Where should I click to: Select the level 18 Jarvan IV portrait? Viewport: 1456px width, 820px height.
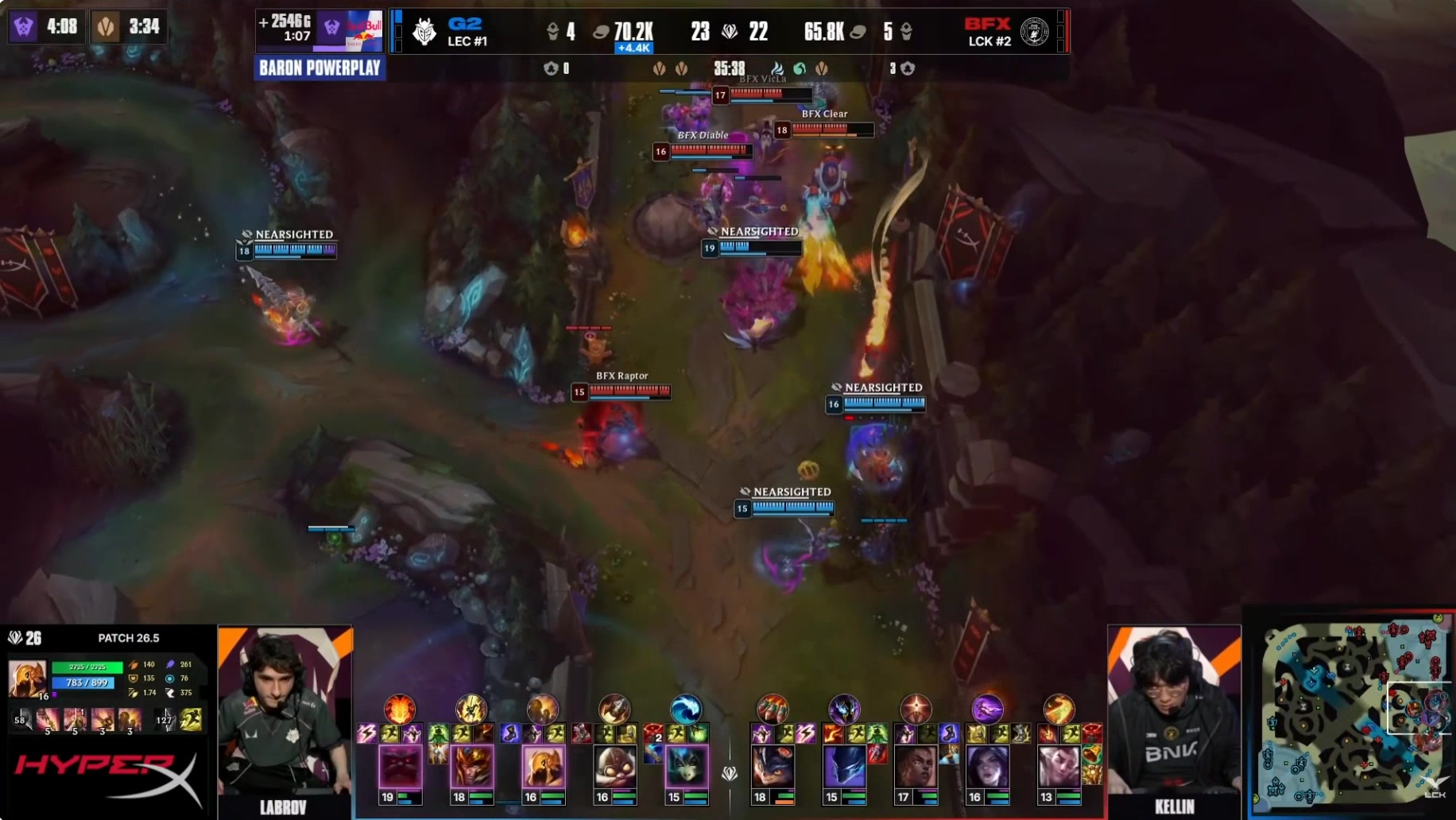(471, 768)
